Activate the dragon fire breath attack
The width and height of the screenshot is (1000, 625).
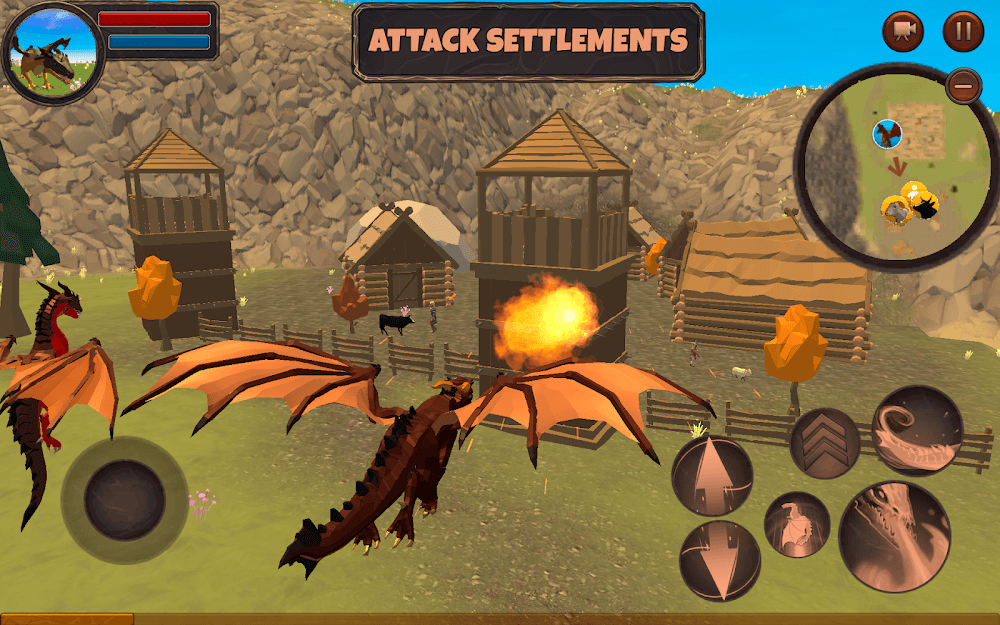click(894, 536)
